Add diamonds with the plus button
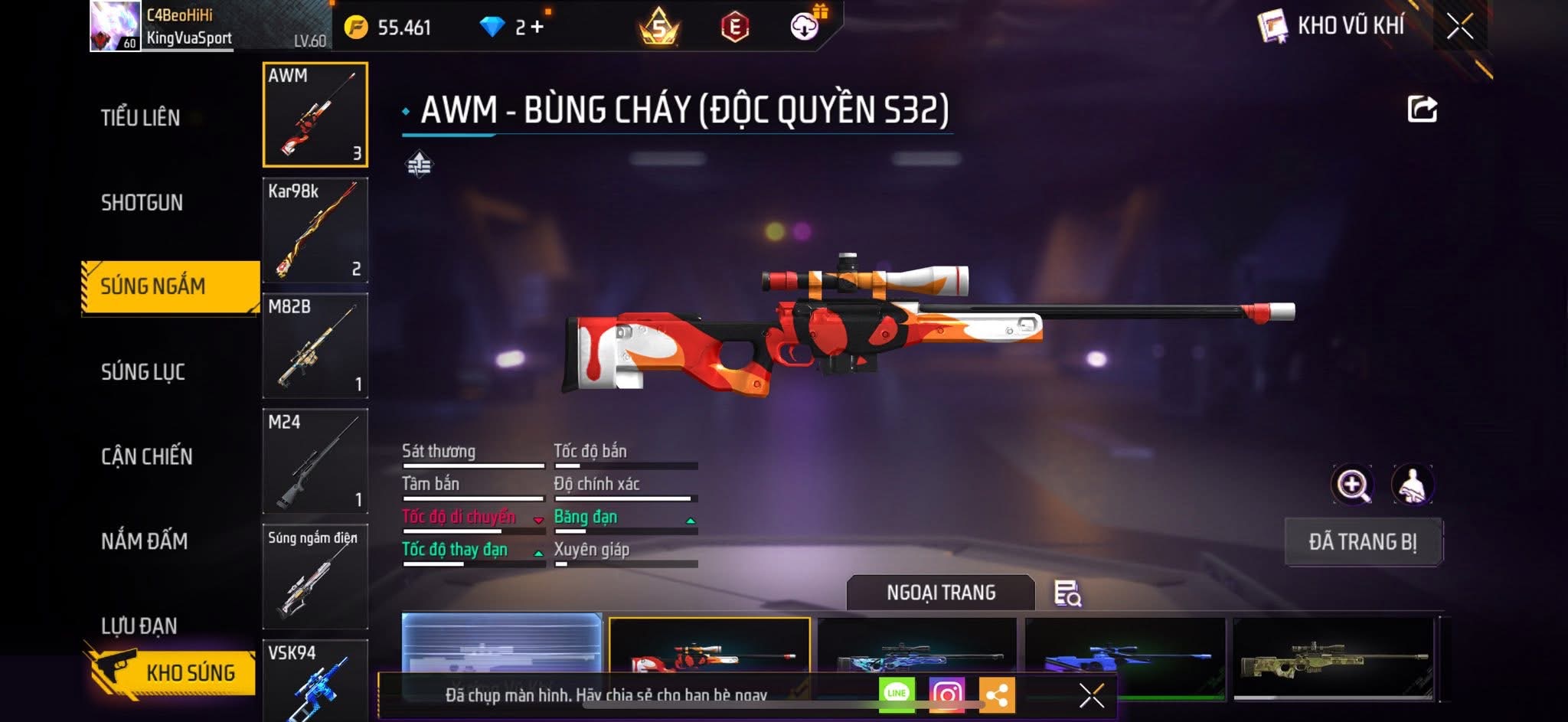 pos(537,27)
